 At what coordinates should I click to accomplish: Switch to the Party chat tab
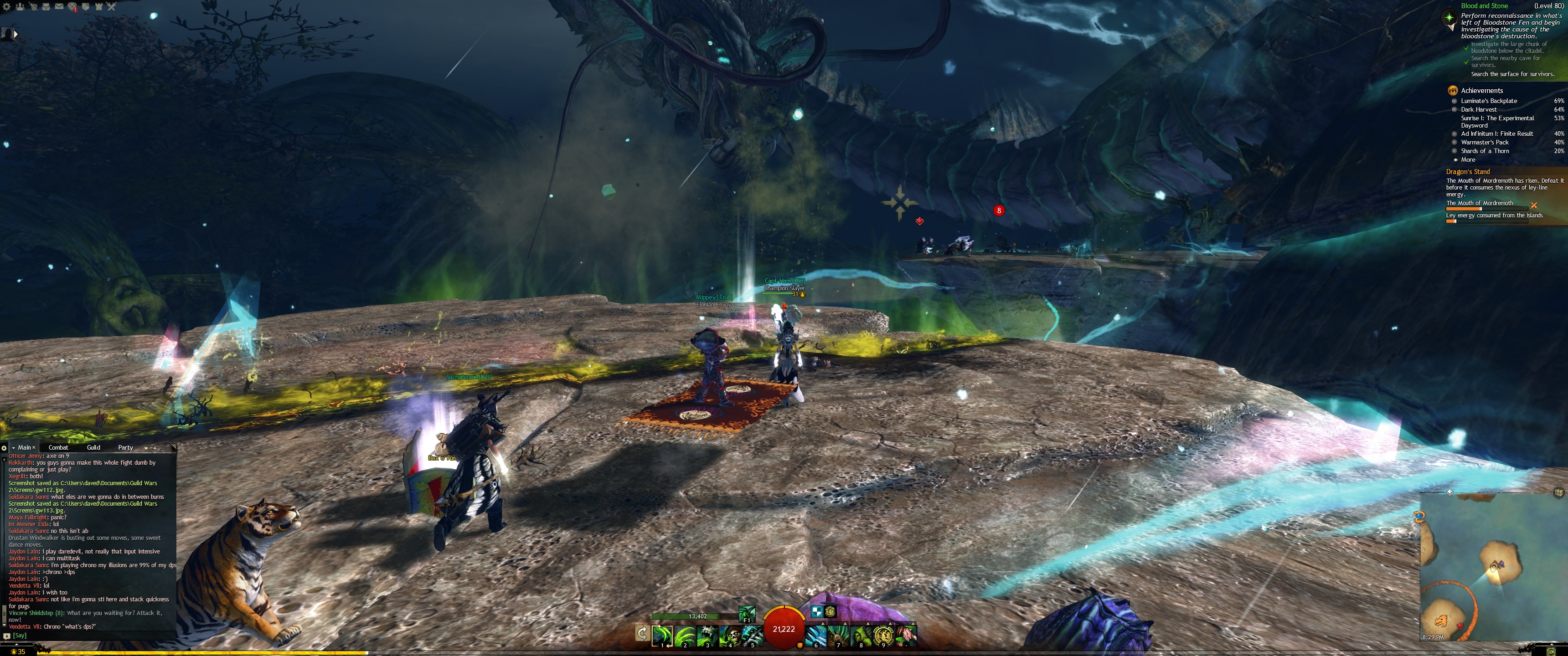(x=125, y=447)
